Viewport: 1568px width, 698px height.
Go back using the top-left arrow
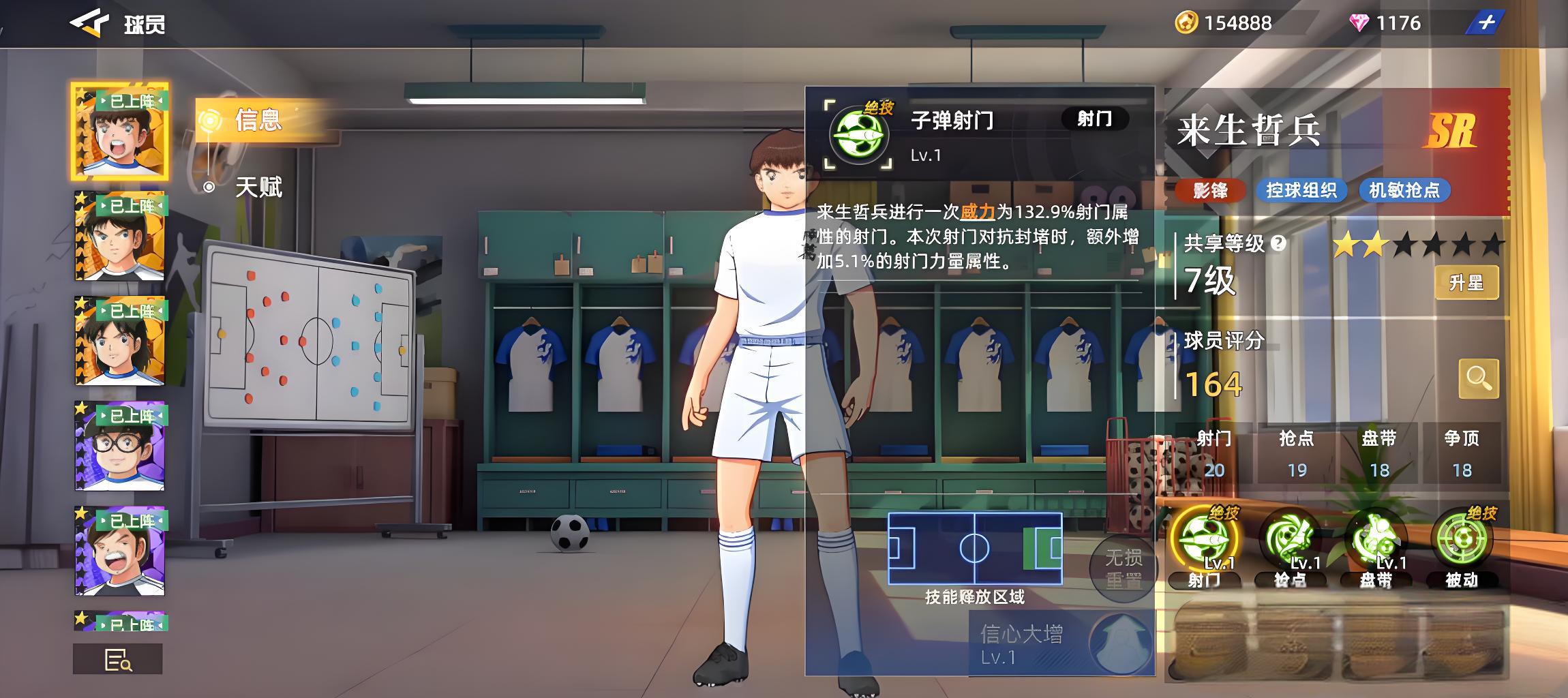(x=89, y=23)
